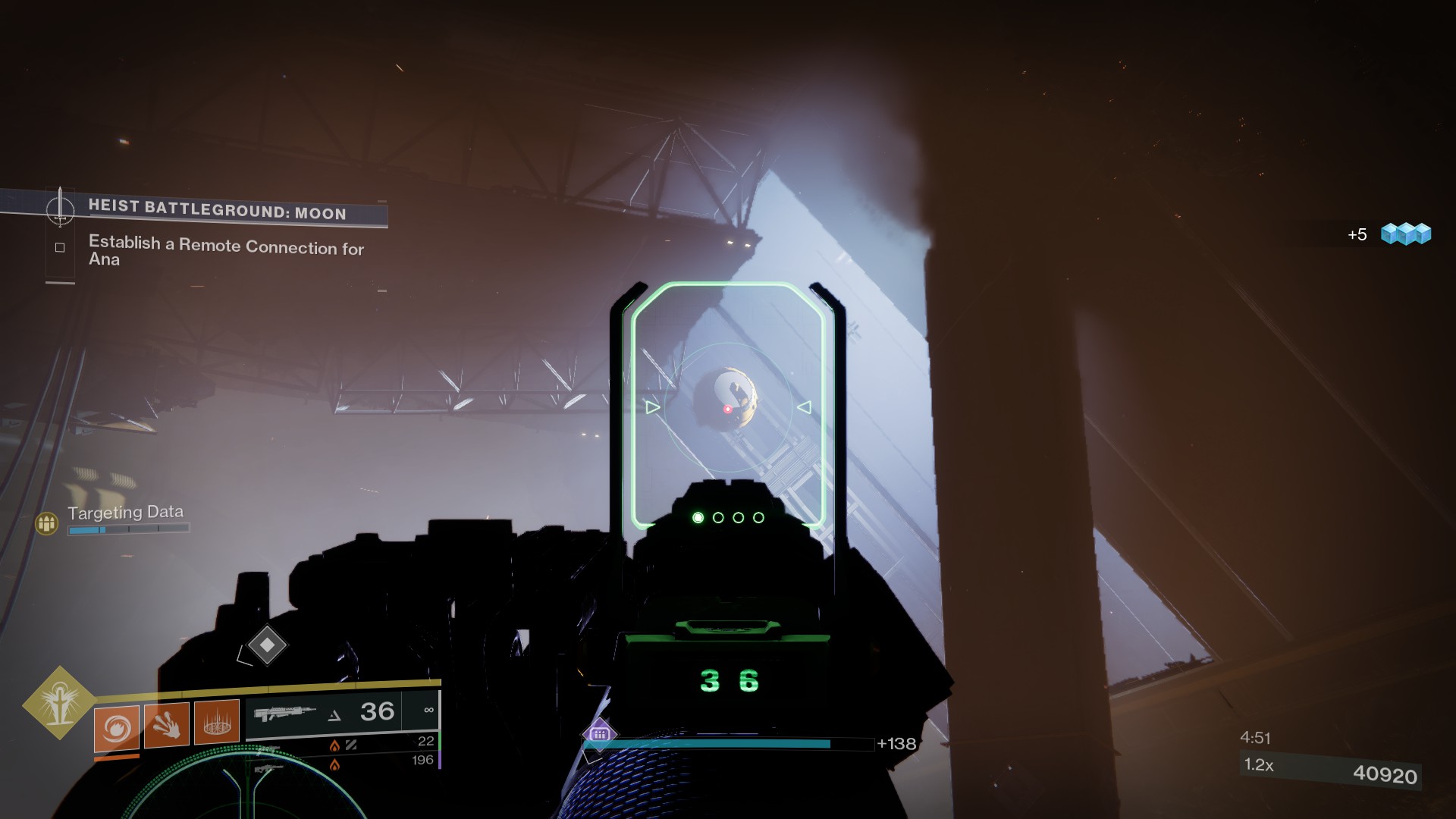
Task: Click the +5 currency gain label
Action: 1357,235
